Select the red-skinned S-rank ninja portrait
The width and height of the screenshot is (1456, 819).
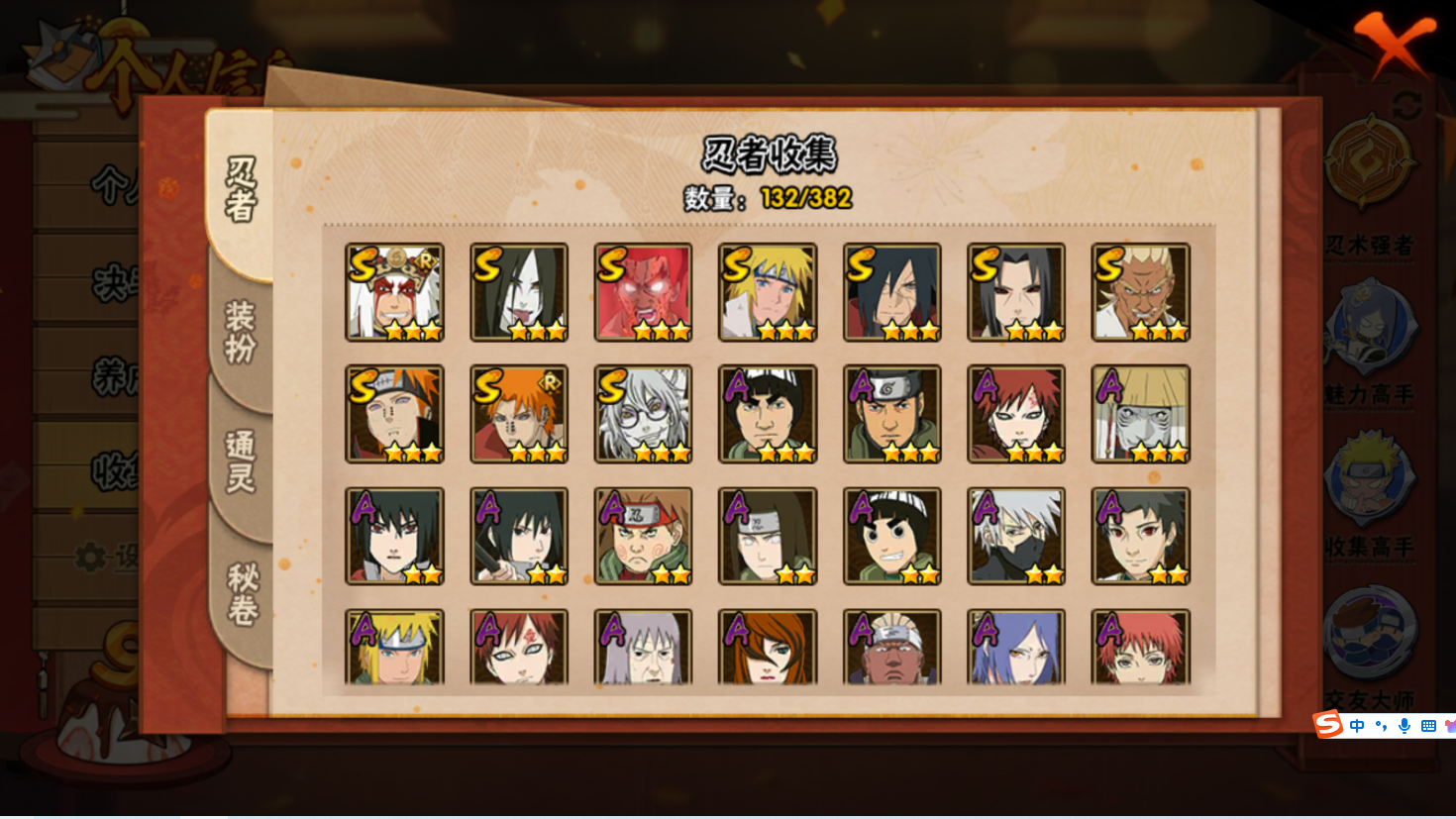tap(643, 292)
